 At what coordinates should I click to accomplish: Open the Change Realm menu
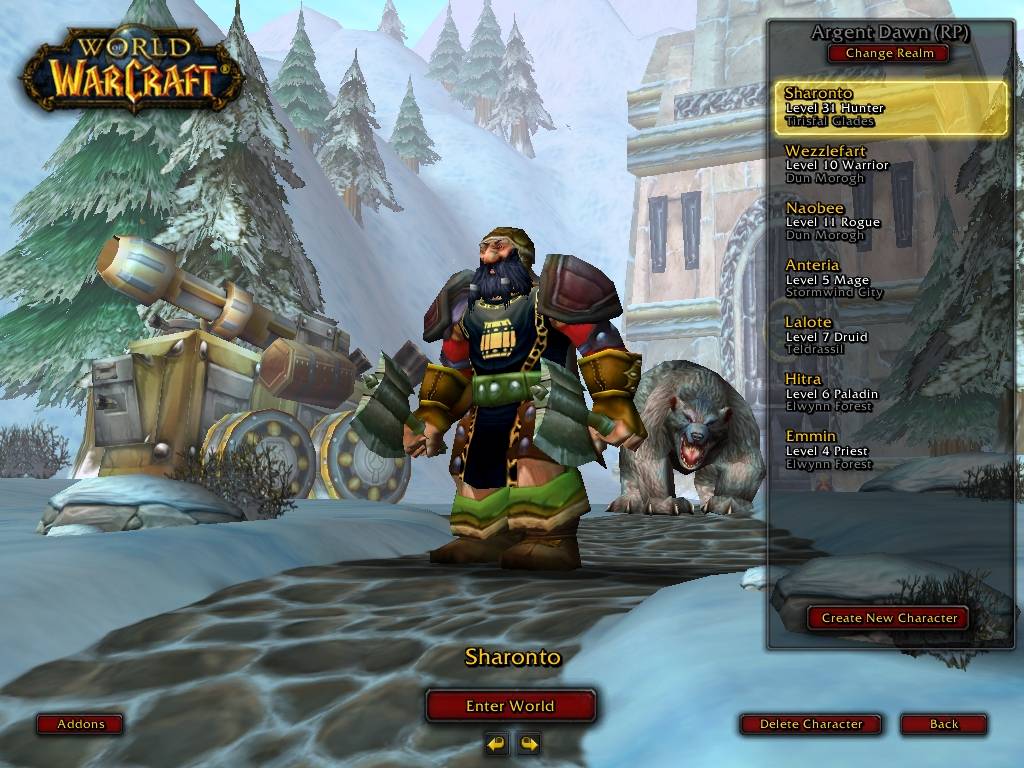(x=889, y=53)
